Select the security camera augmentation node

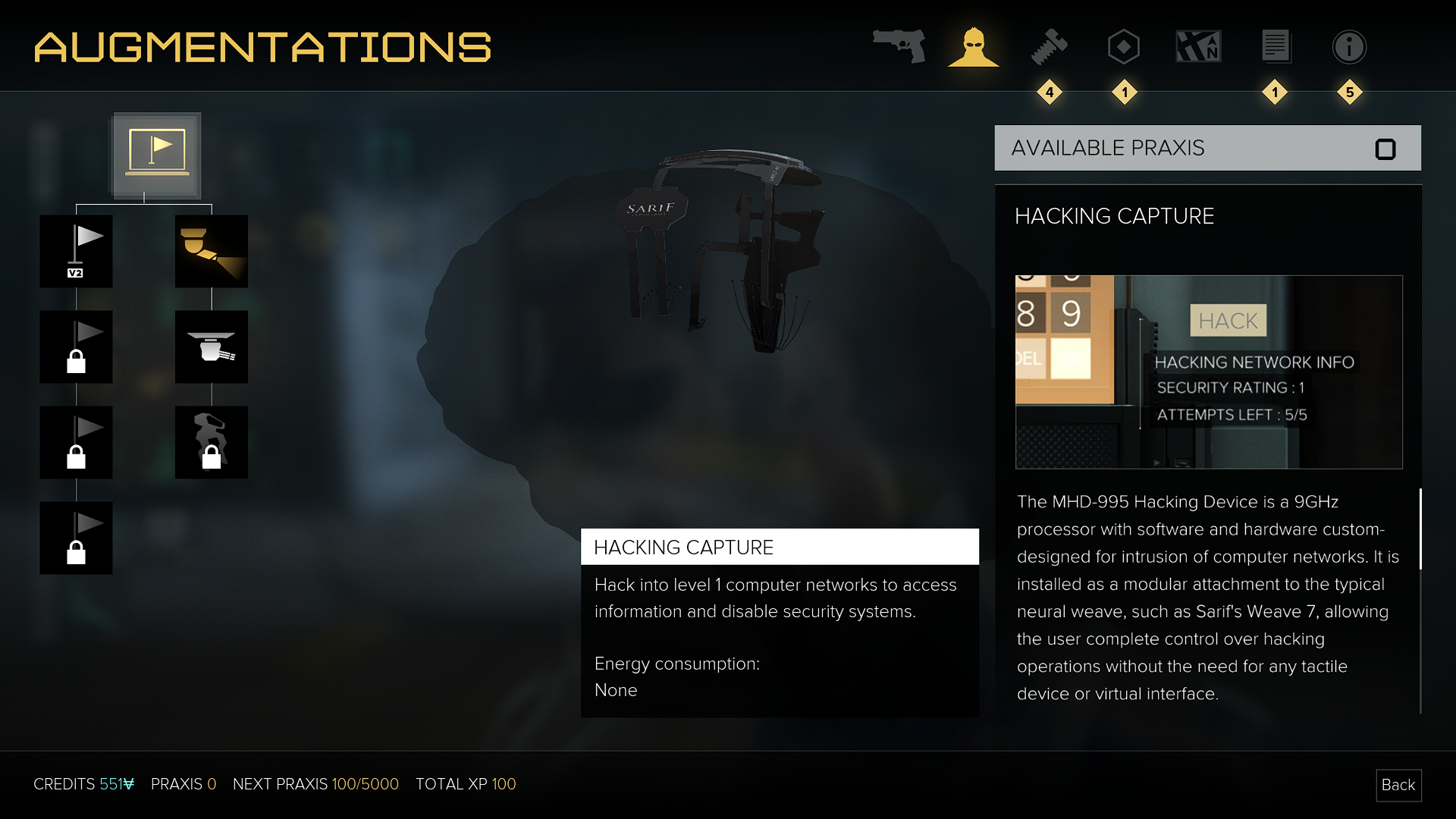211,251
